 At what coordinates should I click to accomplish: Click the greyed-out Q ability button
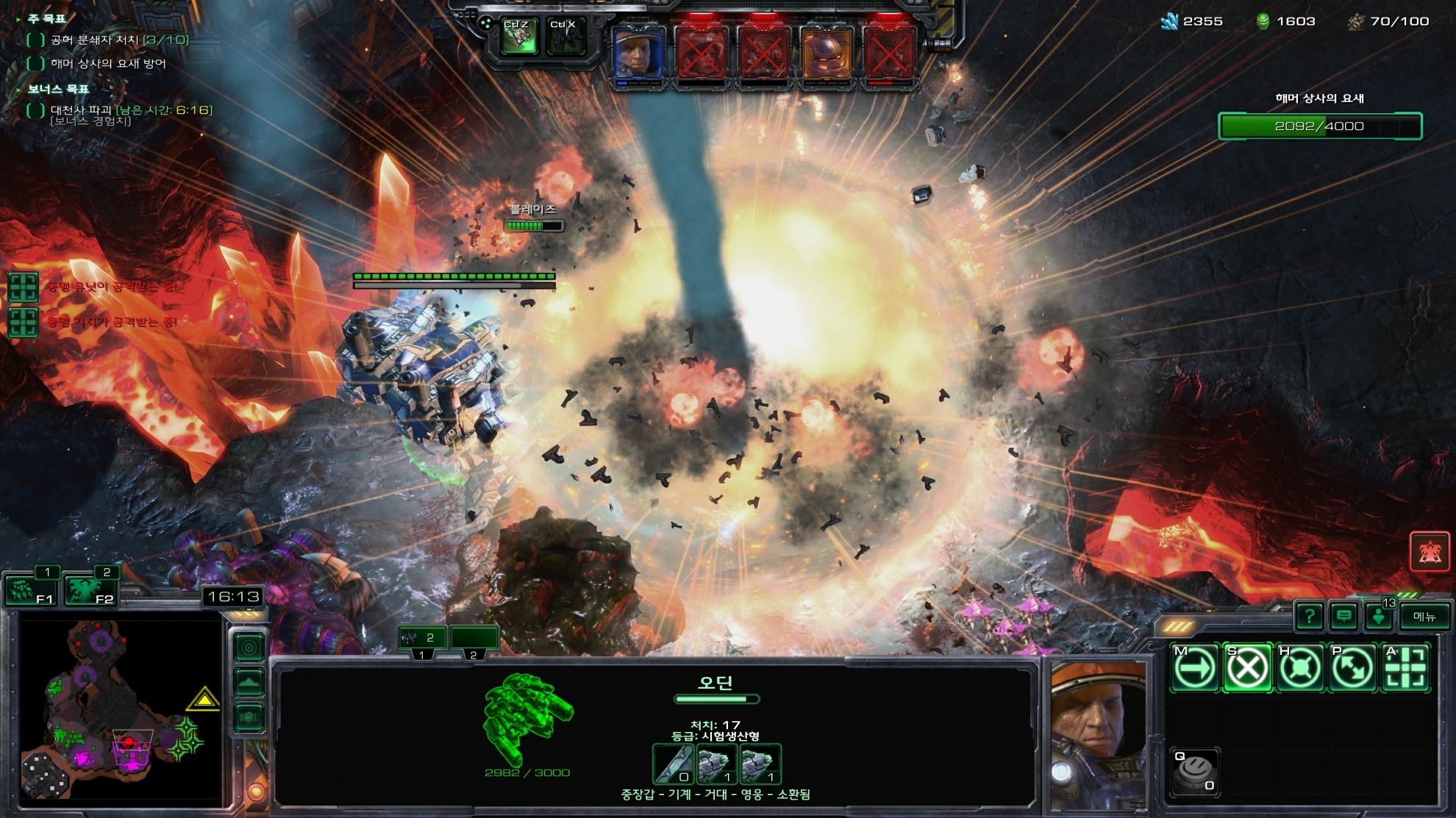coord(1195,772)
